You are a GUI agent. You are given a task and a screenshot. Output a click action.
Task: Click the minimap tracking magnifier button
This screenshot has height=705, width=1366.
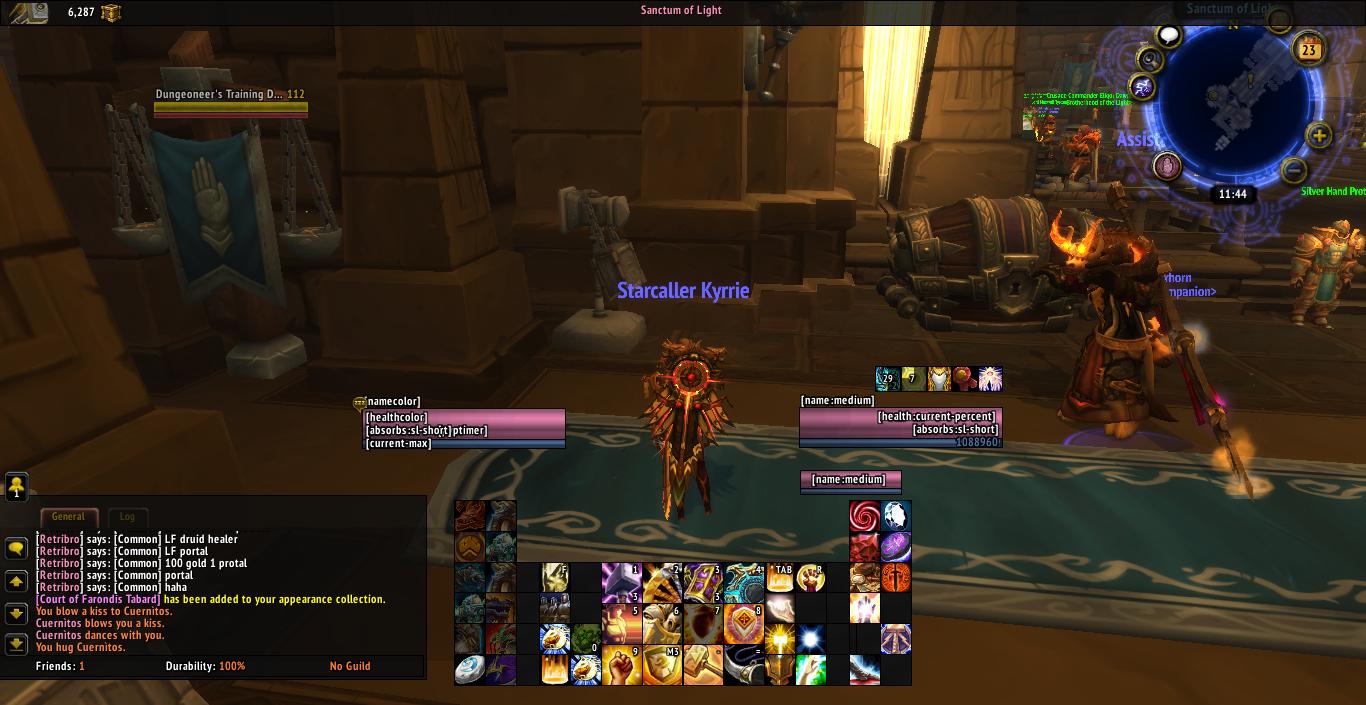(x=1150, y=60)
